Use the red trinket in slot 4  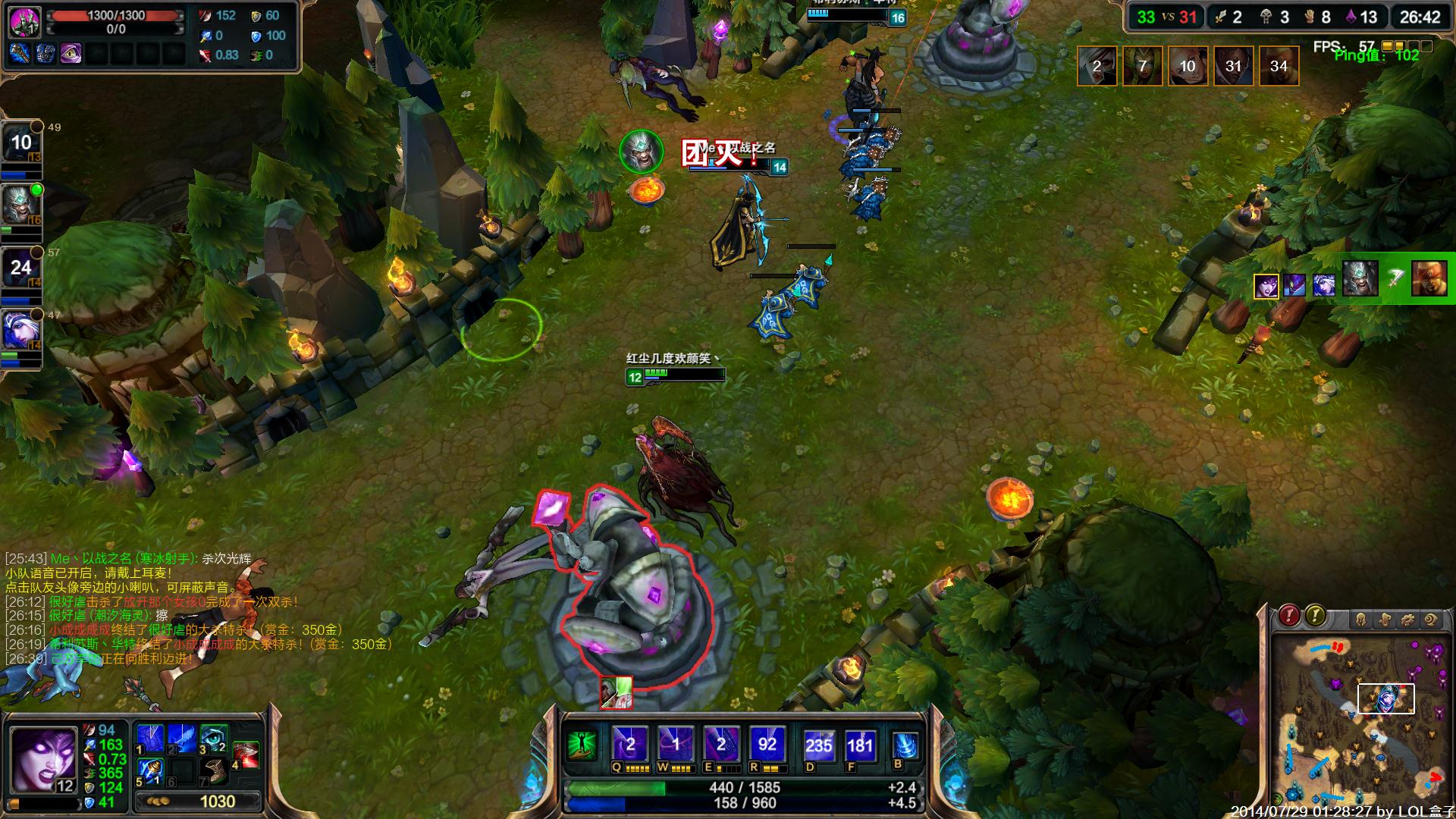(246, 754)
